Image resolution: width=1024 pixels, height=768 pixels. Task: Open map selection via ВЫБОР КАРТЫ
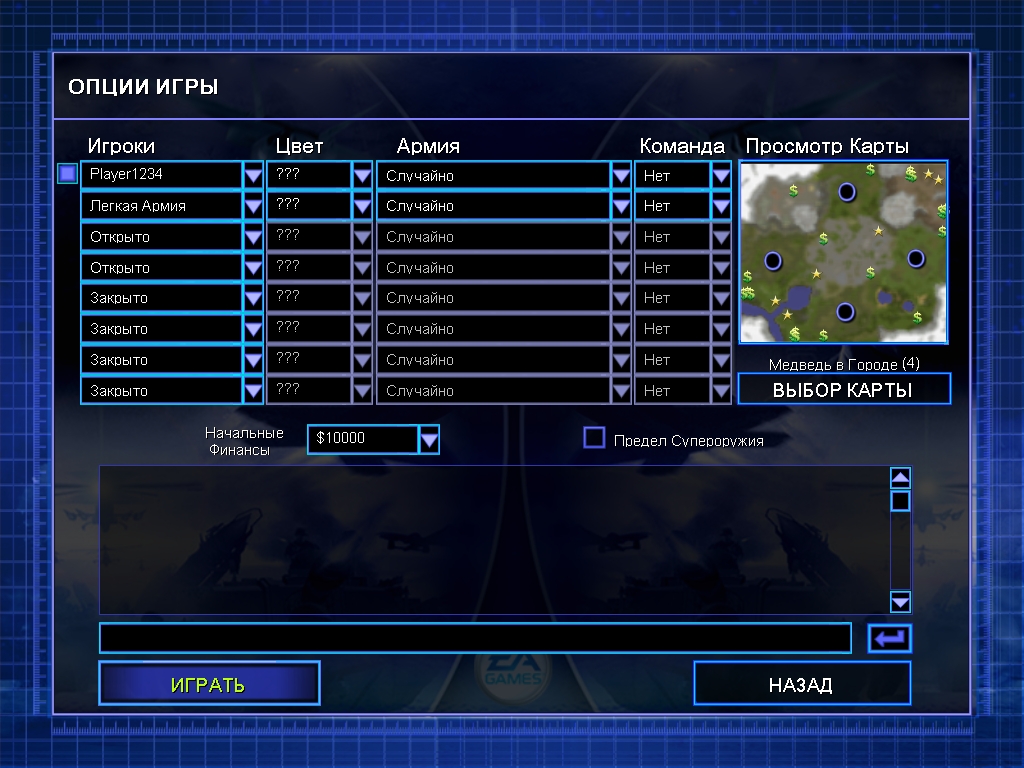843,389
